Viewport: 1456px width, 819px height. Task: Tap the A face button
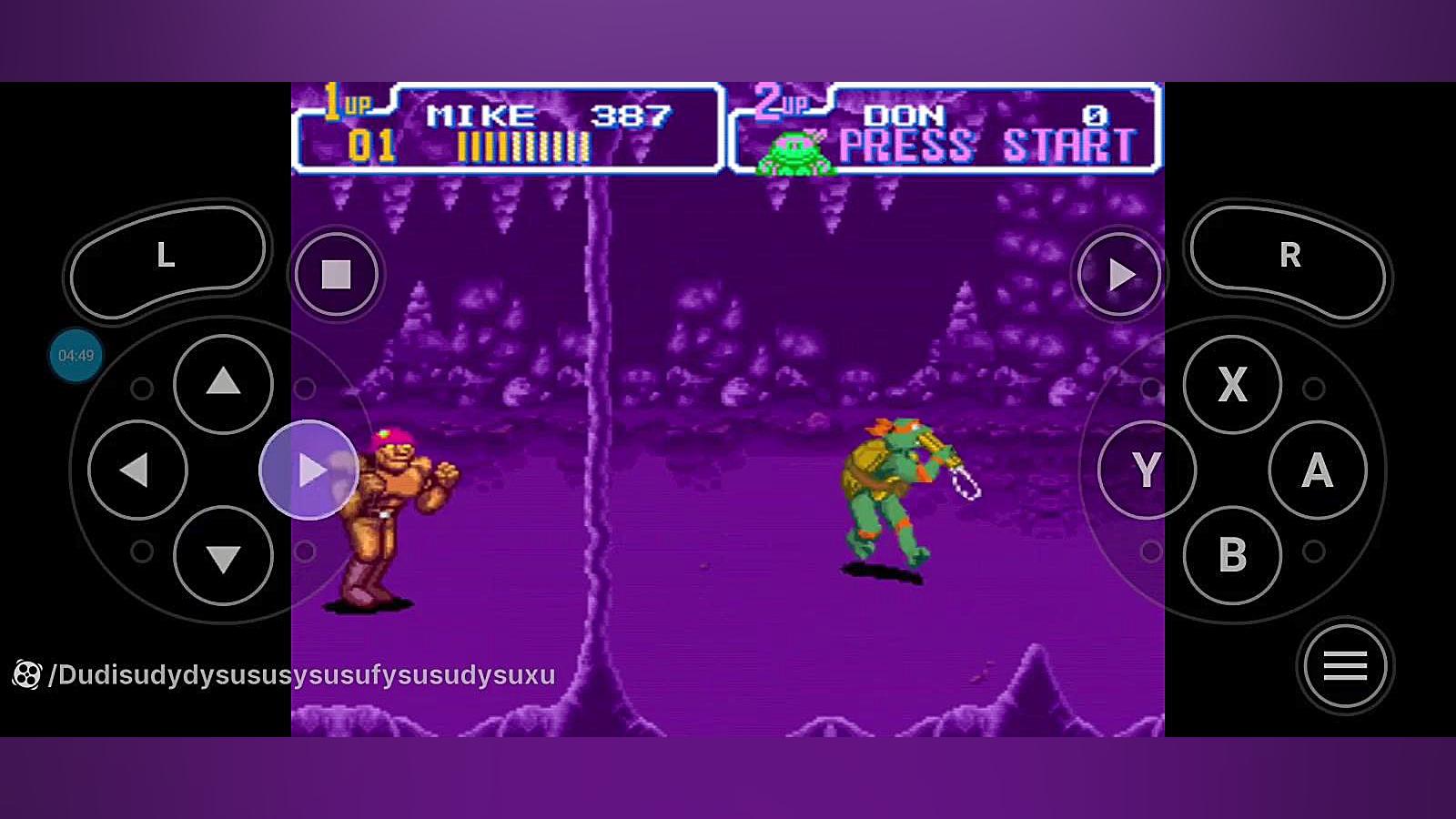[1318, 470]
